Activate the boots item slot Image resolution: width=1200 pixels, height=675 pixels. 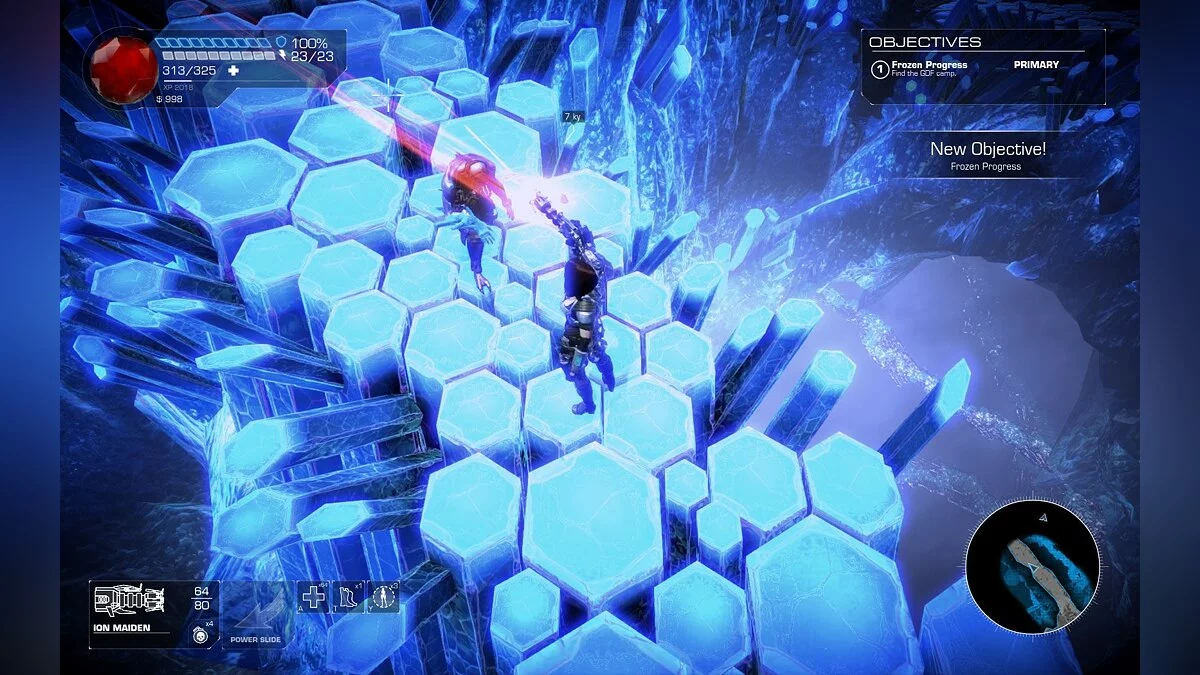pyautogui.click(x=350, y=598)
